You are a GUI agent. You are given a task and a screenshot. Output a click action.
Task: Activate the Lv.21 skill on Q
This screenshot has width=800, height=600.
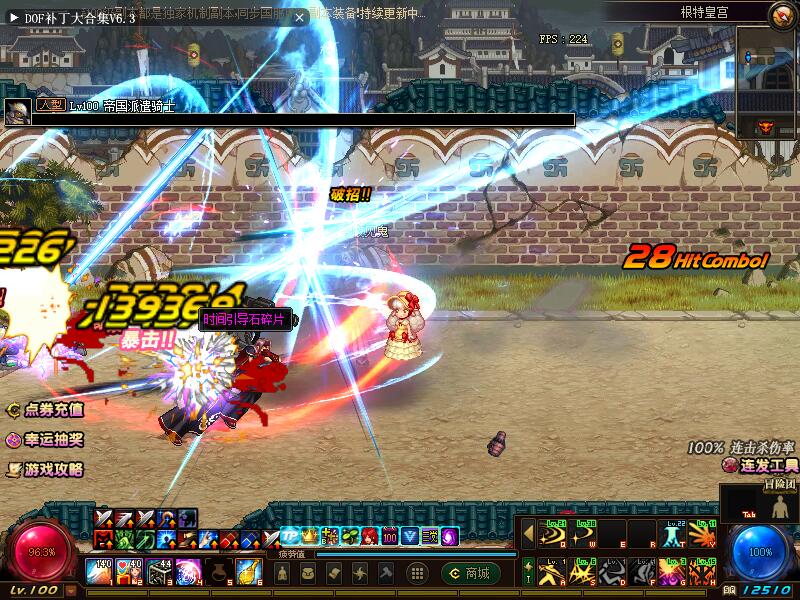pyautogui.click(x=551, y=535)
